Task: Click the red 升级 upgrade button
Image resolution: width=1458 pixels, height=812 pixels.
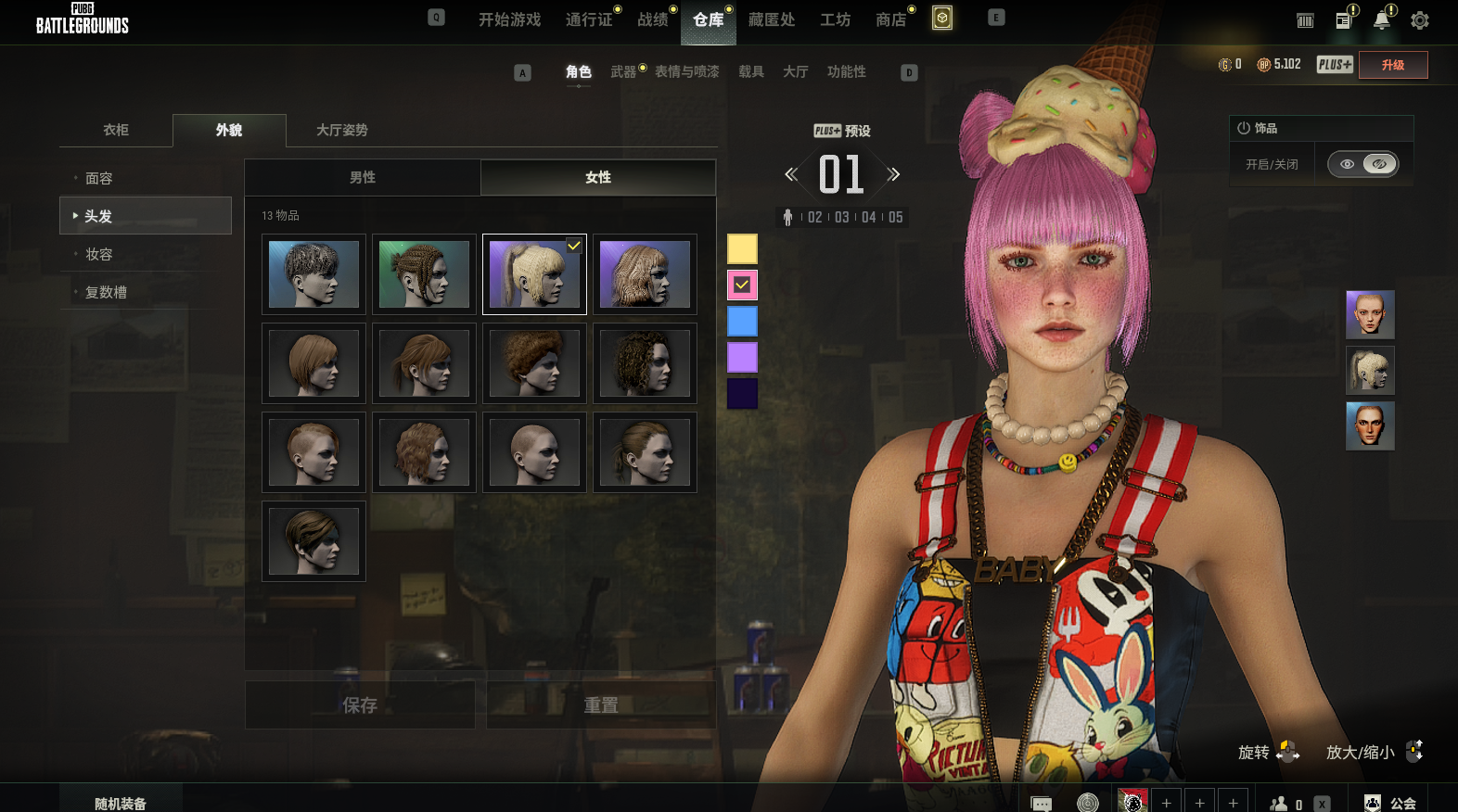Action: click(x=1392, y=65)
